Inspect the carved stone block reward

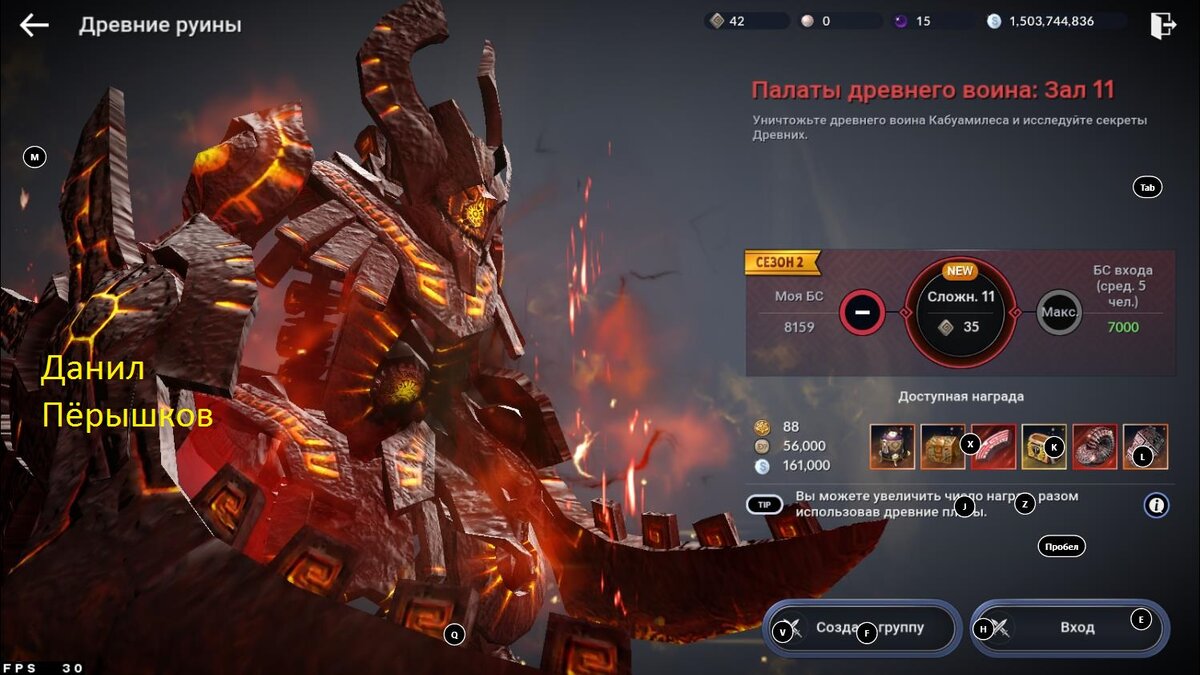pos(1145,446)
